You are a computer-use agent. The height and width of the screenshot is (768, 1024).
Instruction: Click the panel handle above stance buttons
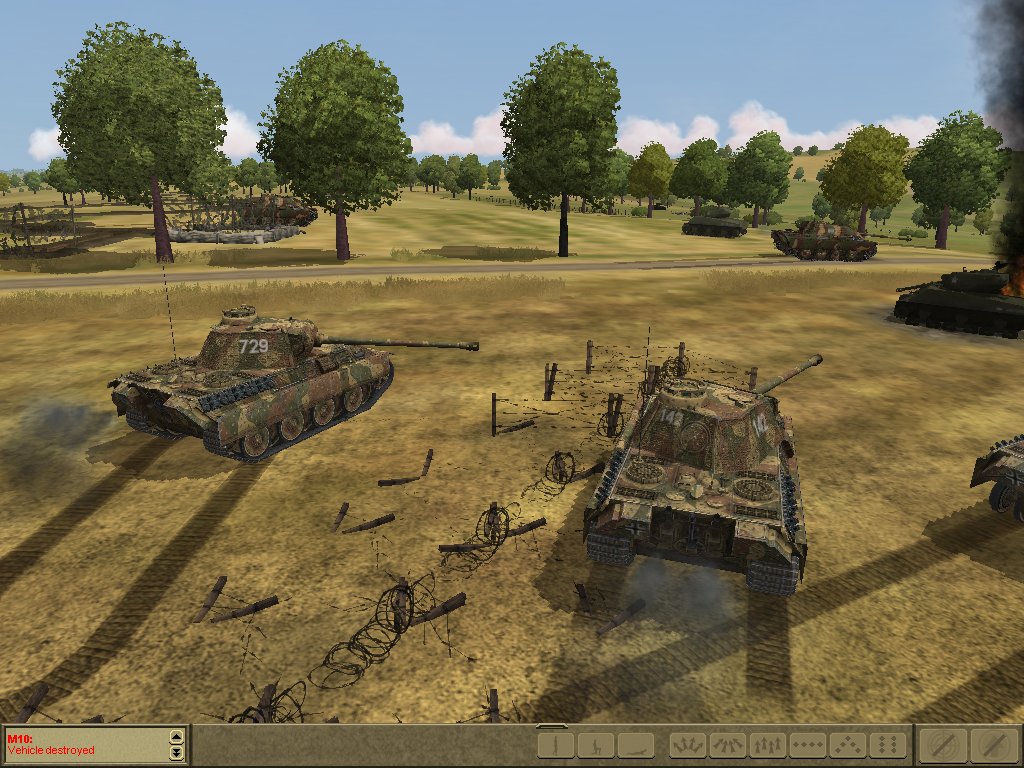pos(552,726)
